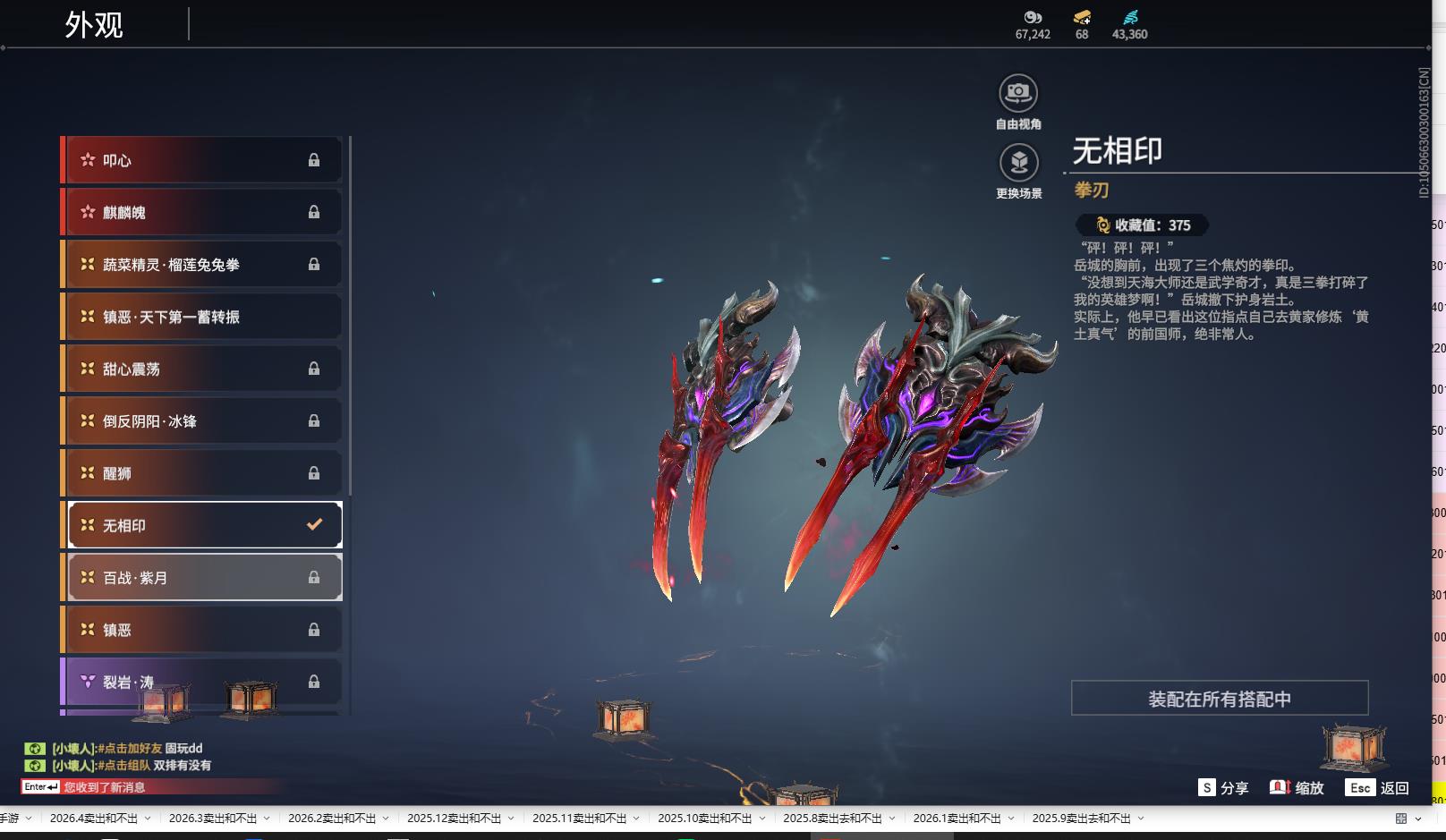Select the 甜心震荡 skin row
Screen dimensions: 1446x840
click(202, 369)
